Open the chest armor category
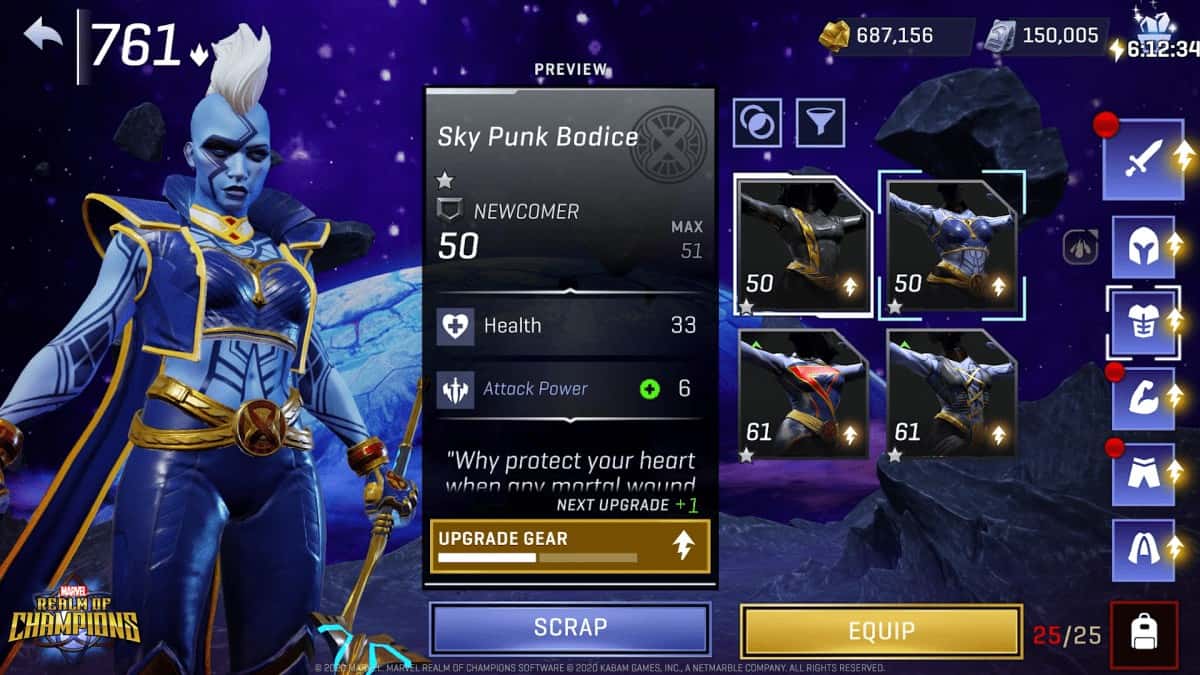The width and height of the screenshot is (1200, 675). (1144, 322)
